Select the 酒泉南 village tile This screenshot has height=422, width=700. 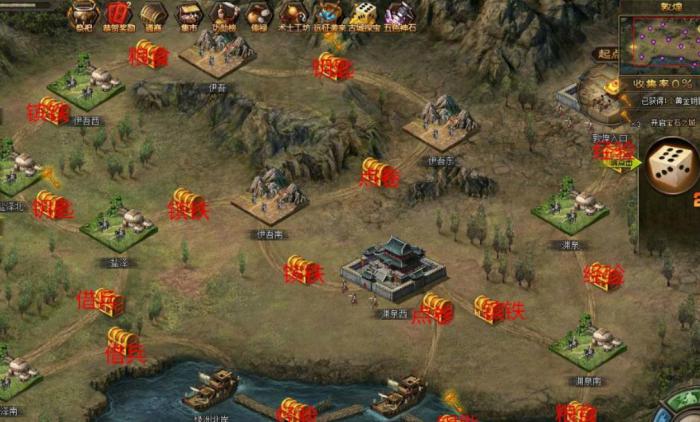click(587, 341)
